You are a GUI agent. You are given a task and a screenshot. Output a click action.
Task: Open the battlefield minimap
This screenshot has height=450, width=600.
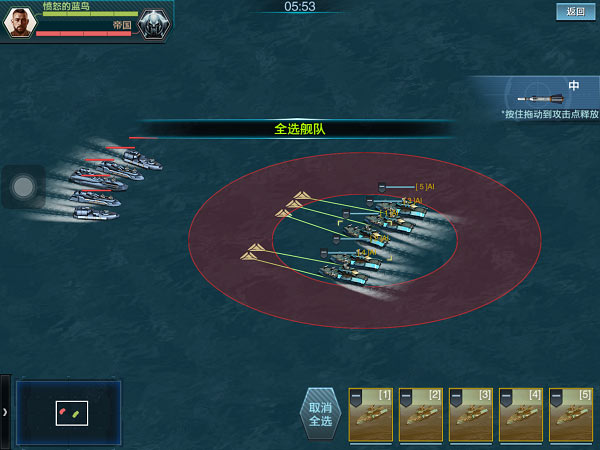click(69, 411)
